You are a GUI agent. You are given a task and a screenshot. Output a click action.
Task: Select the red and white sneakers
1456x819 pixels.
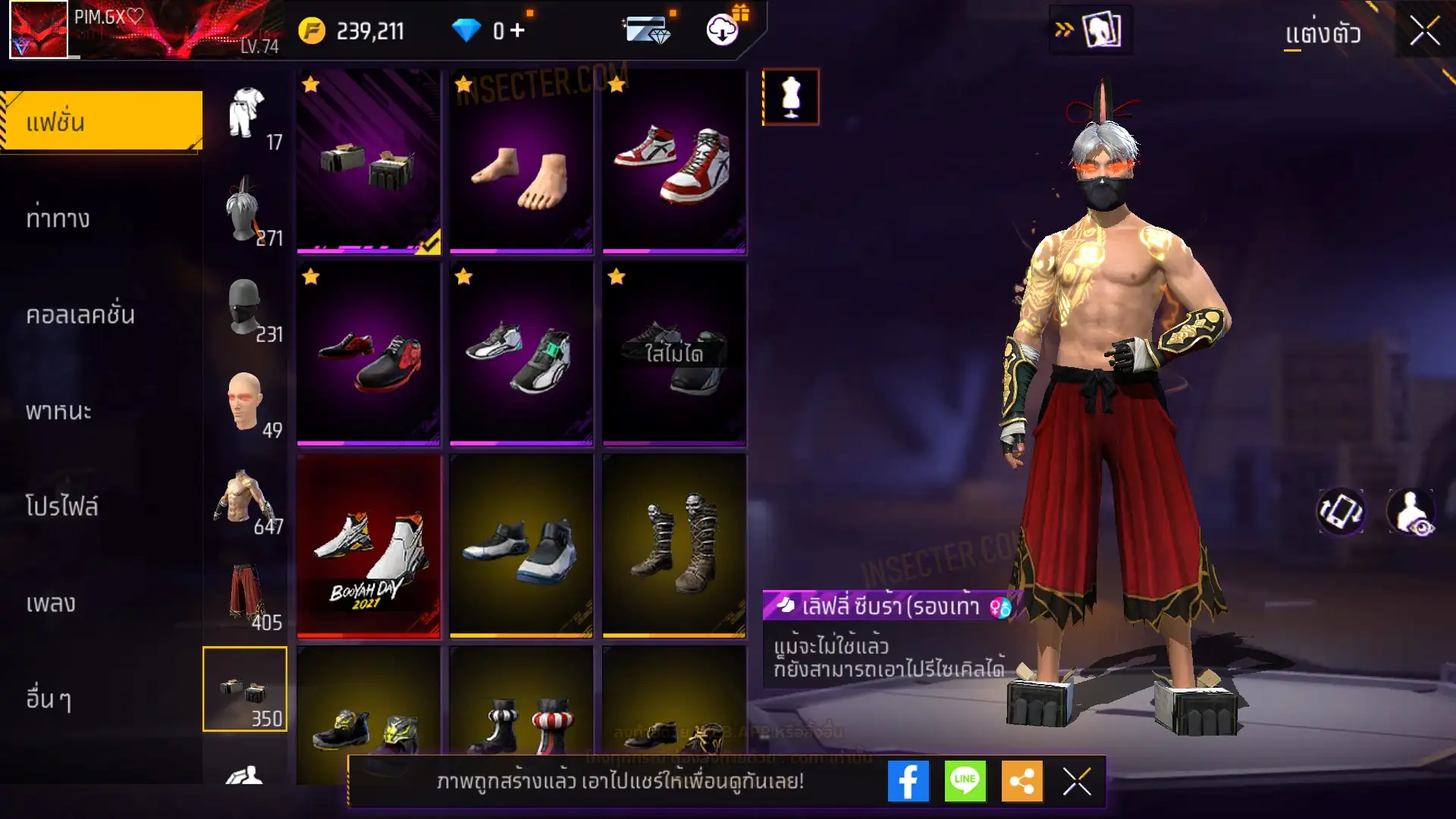pyautogui.click(x=674, y=162)
